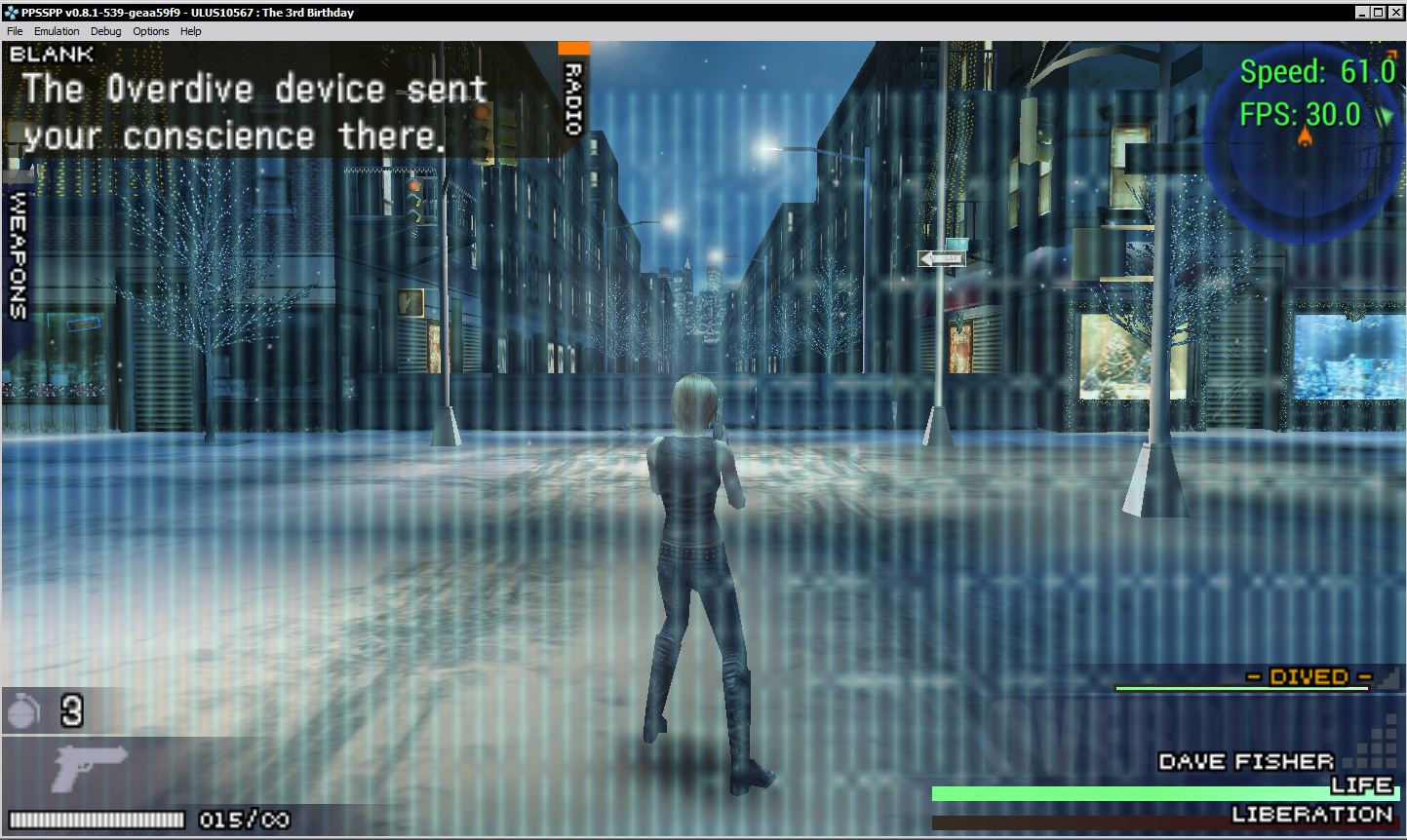This screenshot has height=840, width=1407.
Task: Open the WEAPONS side tab
Action: [18, 253]
